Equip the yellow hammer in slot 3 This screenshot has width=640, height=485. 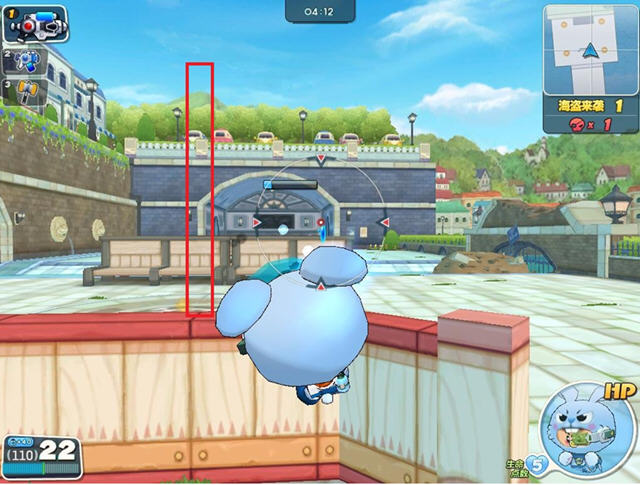tap(24, 94)
